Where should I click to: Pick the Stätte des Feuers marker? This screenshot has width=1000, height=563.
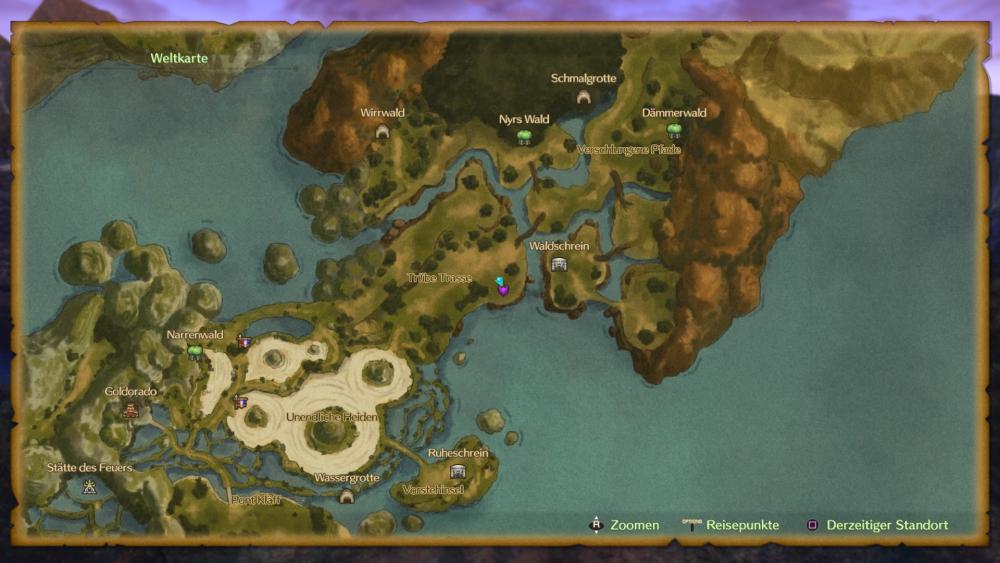pos(90,487)
